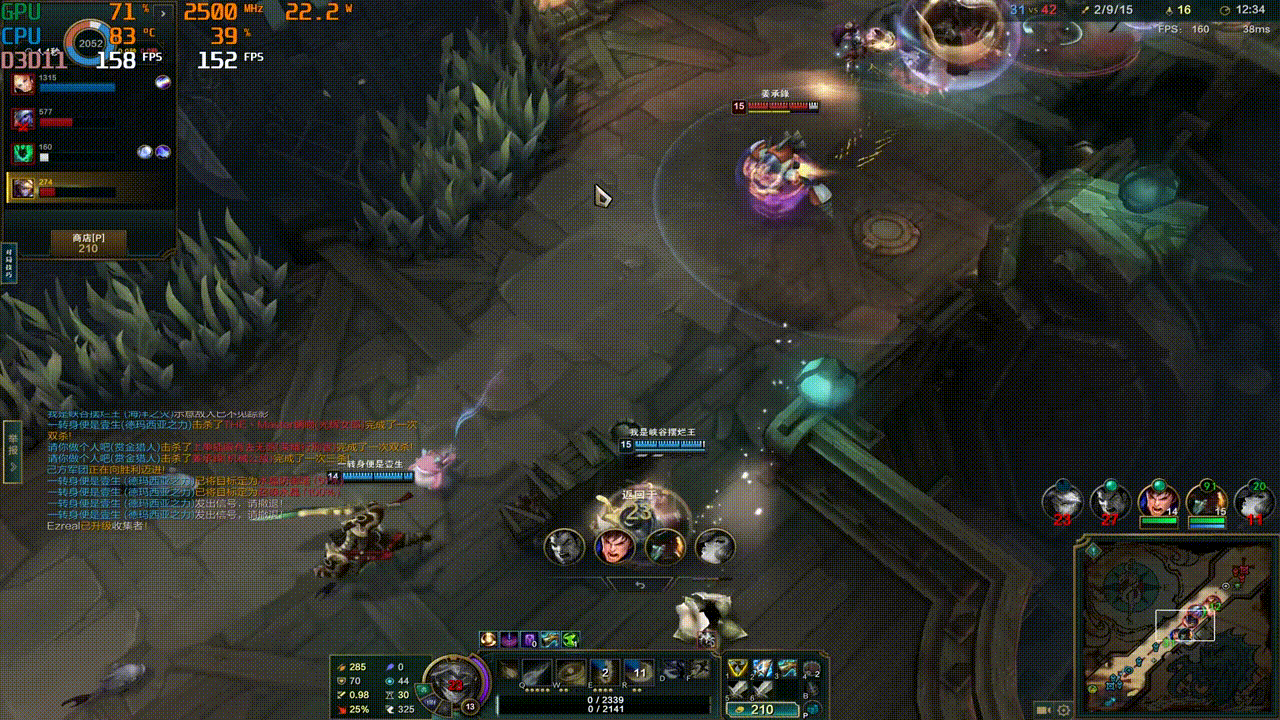Click the level 15 ally portrait
Screen dimensions: 1280x720
[1206, 500]
